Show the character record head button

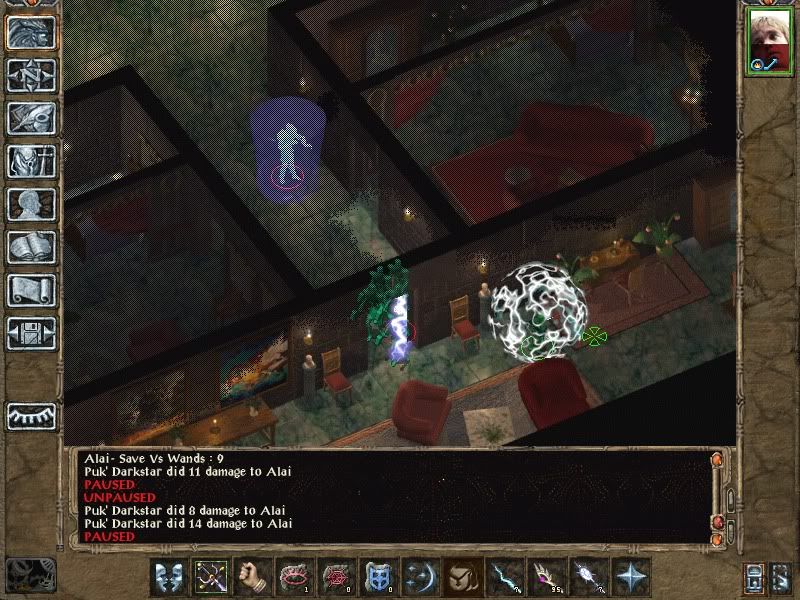31,203
